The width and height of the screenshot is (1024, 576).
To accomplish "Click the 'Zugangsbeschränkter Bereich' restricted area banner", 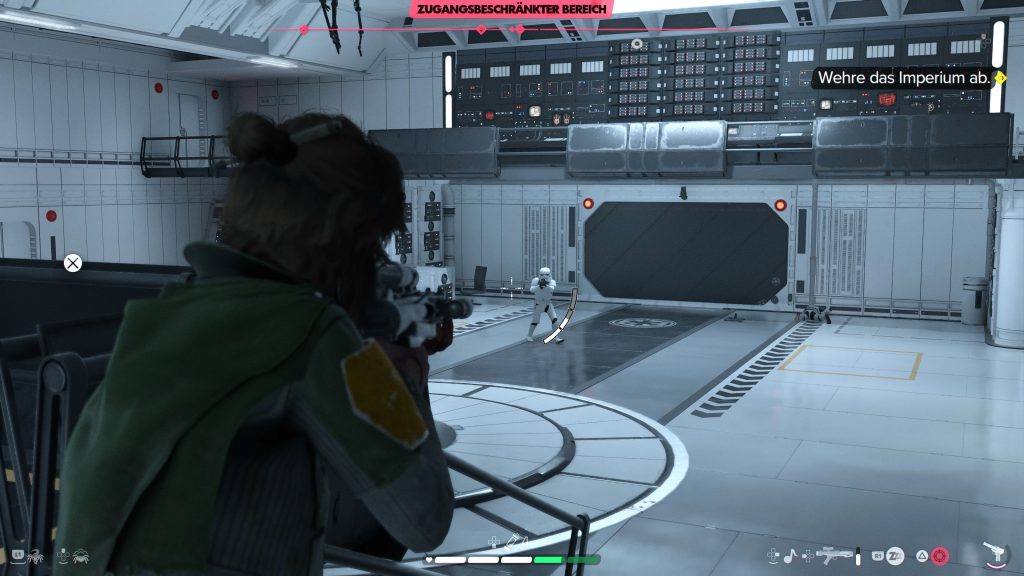I will point(510,8).
